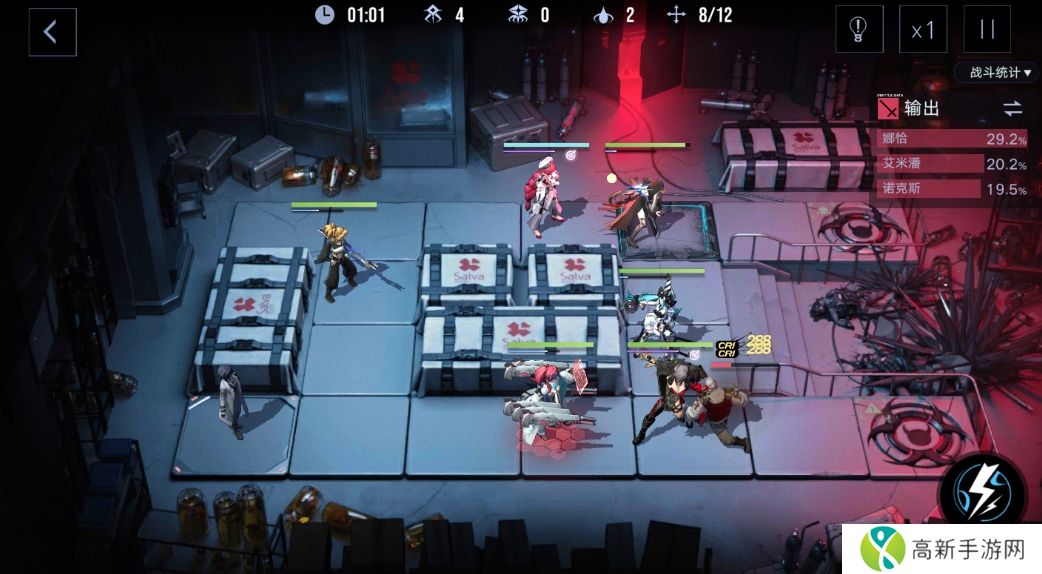Open the lightbulb hint button

[859, 30]
